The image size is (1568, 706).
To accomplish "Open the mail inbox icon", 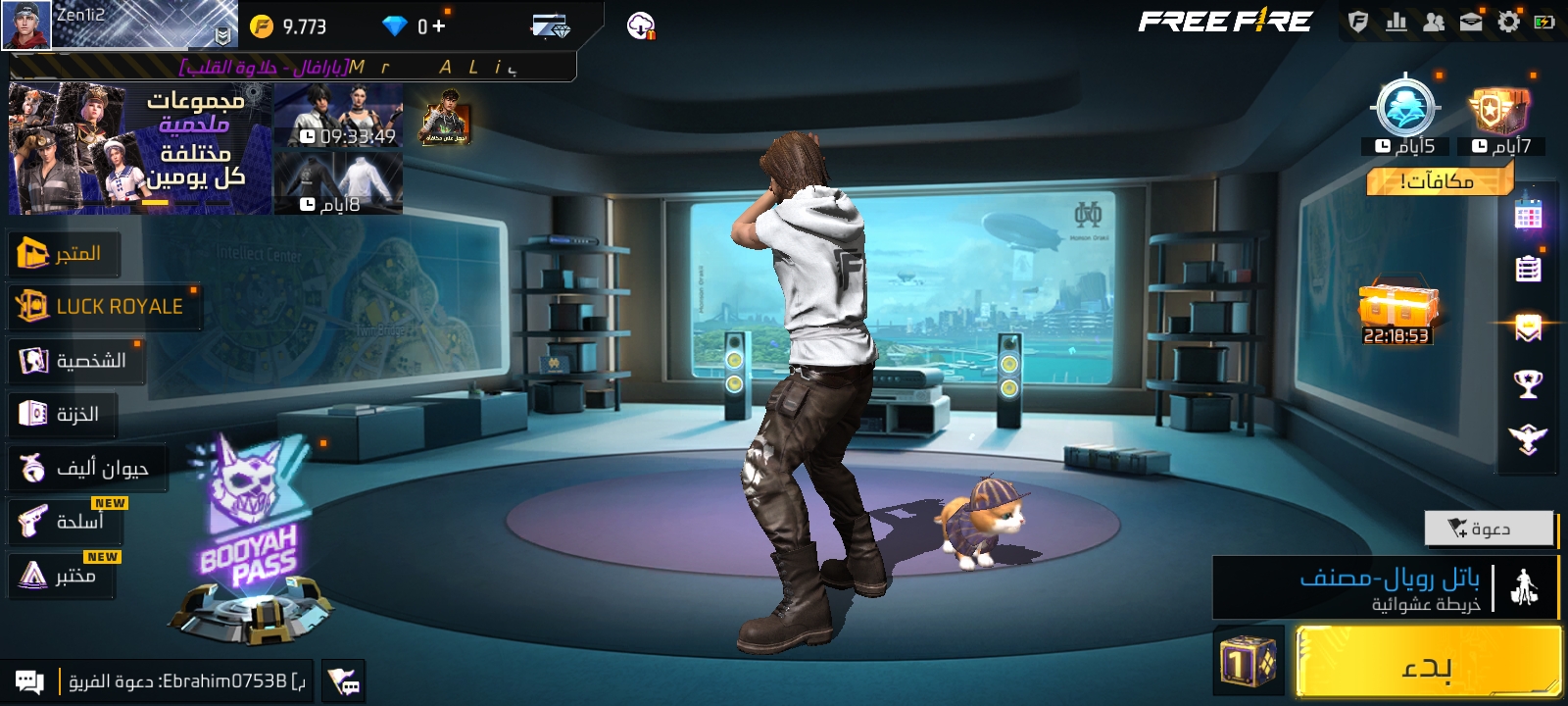I will coord(1471,22).
